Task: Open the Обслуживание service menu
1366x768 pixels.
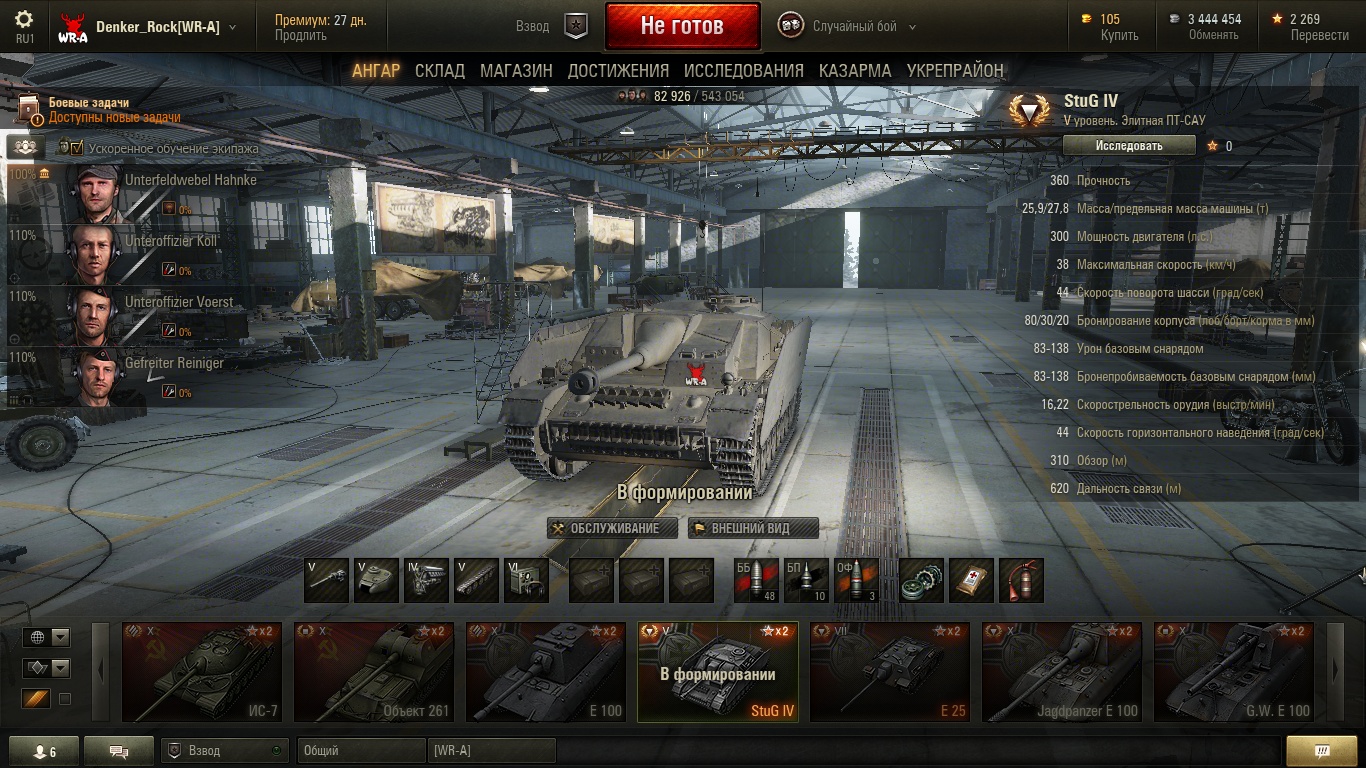Action: (612, 528)
